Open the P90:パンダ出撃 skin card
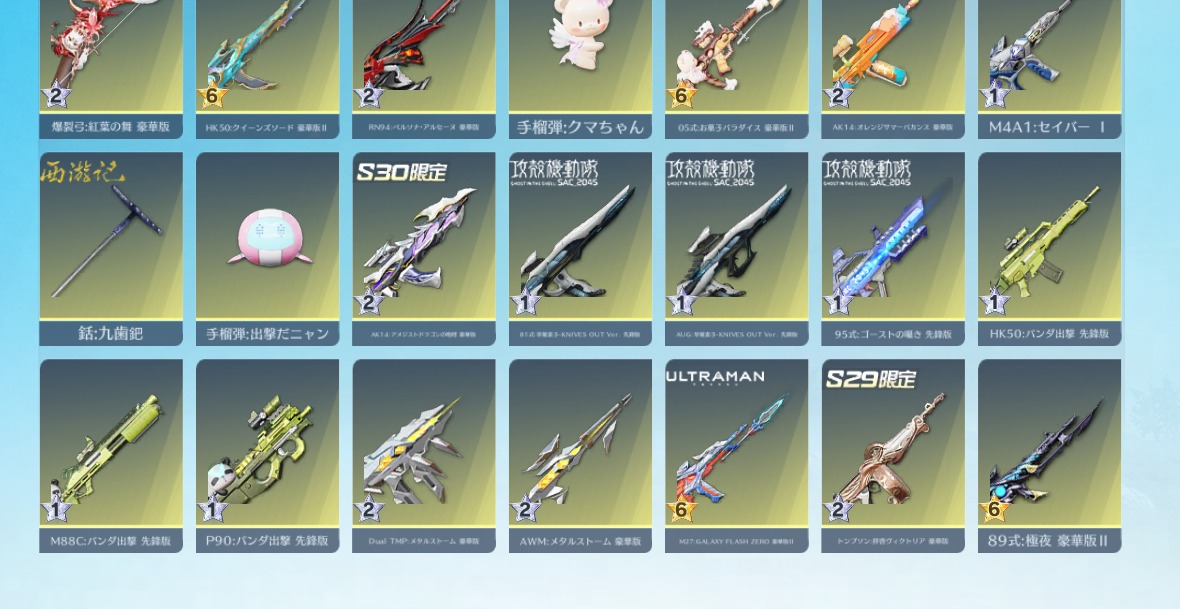Viewport: 1180px width, 609px height. coord(267,455)
